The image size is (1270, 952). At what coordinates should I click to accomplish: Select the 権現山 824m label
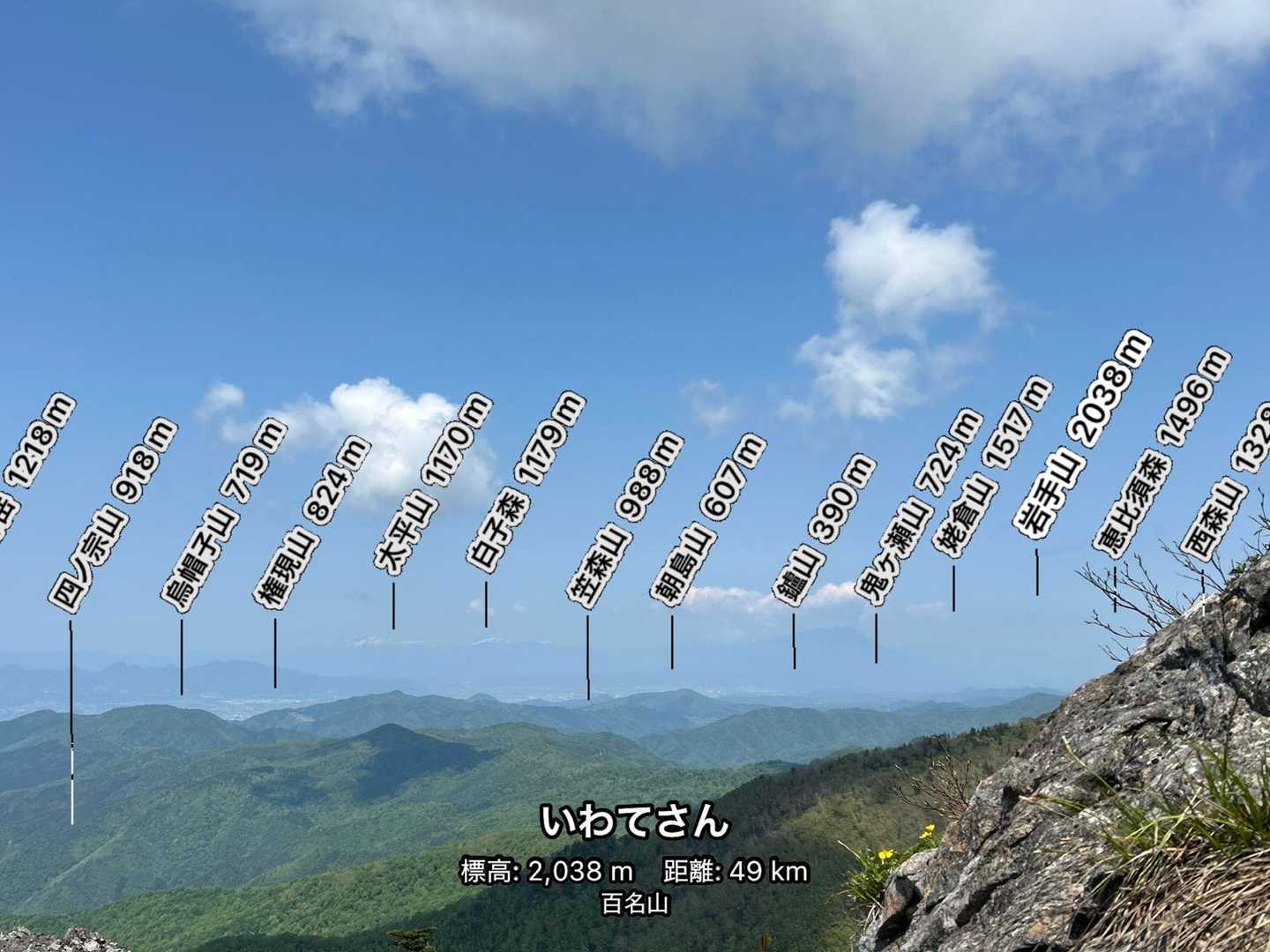click(x=312, y=520)
